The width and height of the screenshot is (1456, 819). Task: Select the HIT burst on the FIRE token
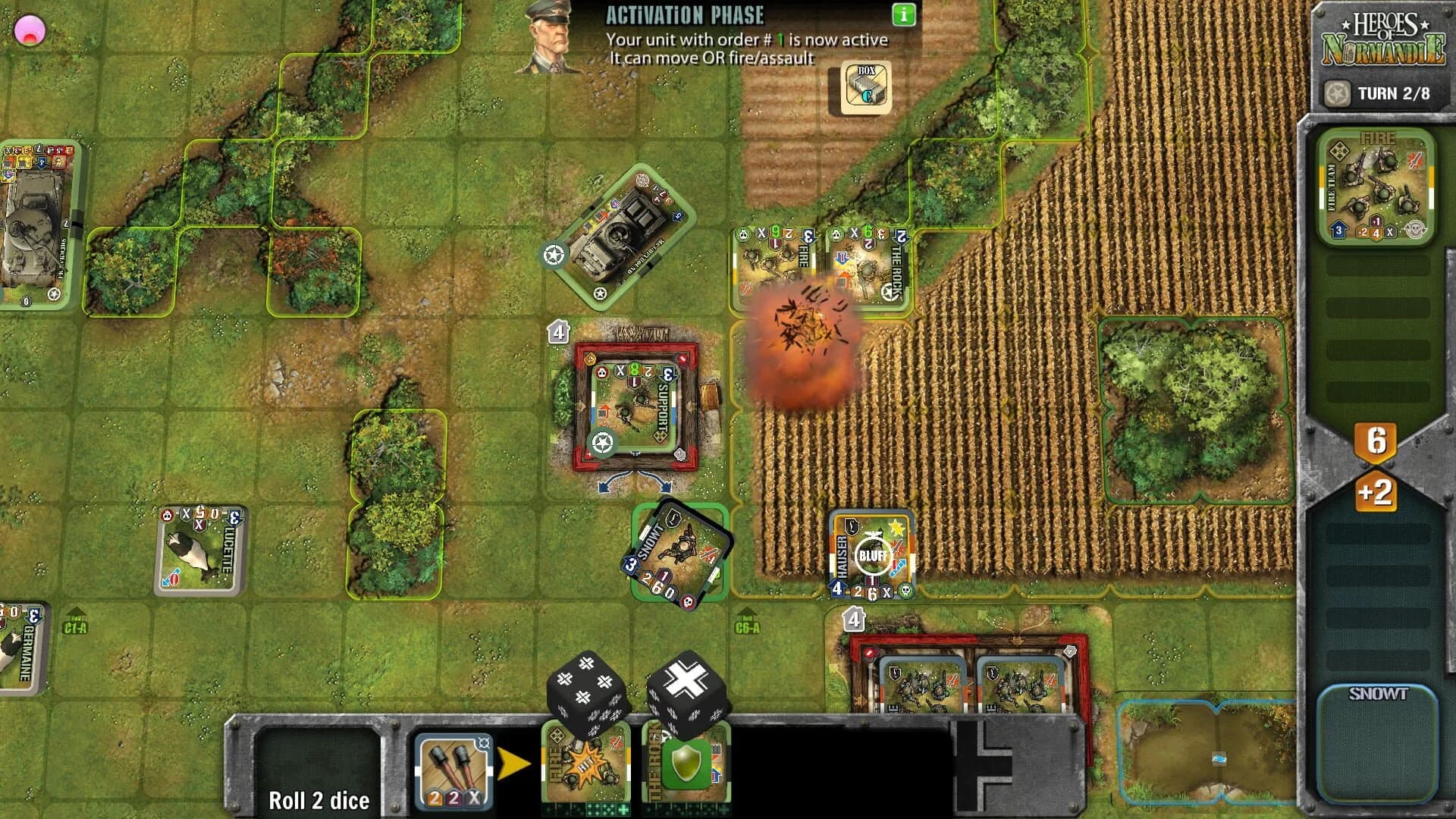click(x=588, y=762)
